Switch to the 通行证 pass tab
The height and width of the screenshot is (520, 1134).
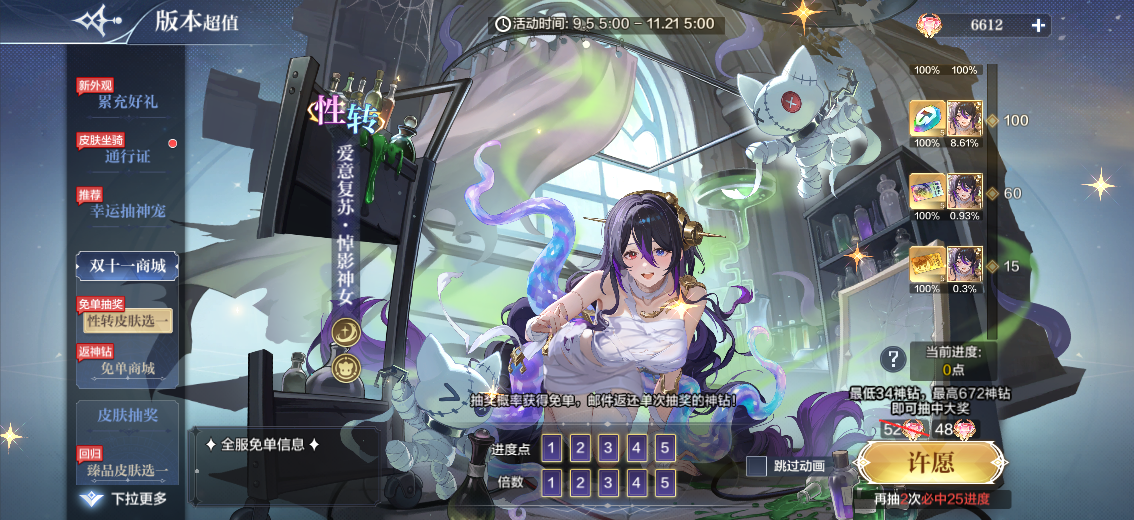point(127,156)
